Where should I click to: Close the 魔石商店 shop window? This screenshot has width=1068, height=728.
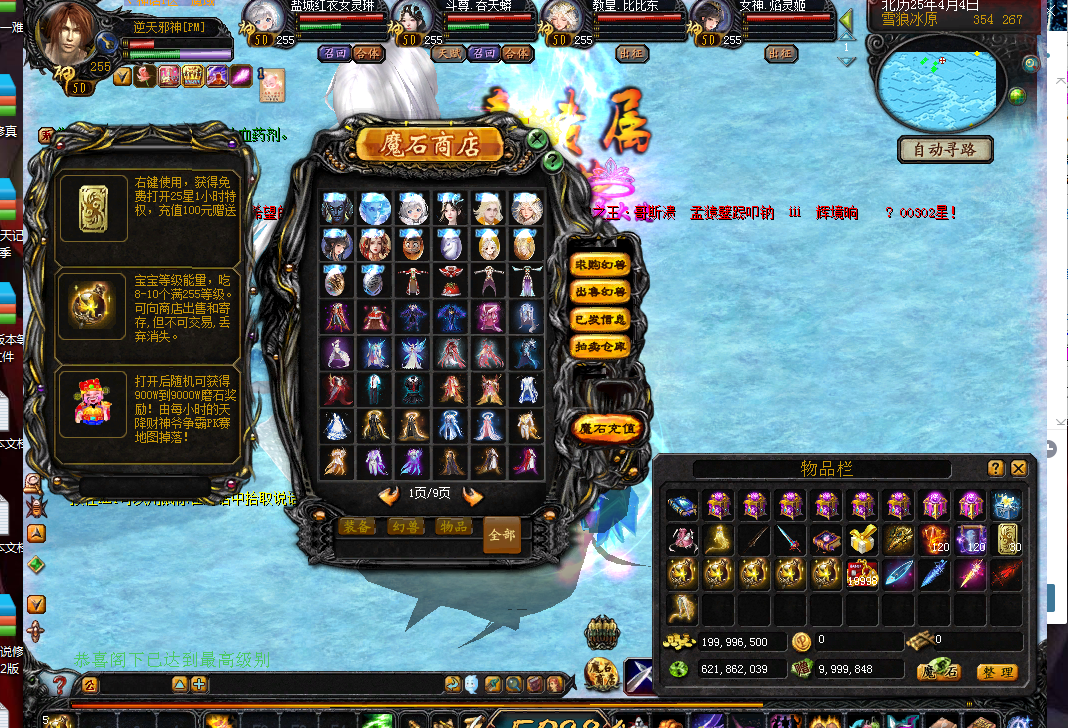point(537,139)
